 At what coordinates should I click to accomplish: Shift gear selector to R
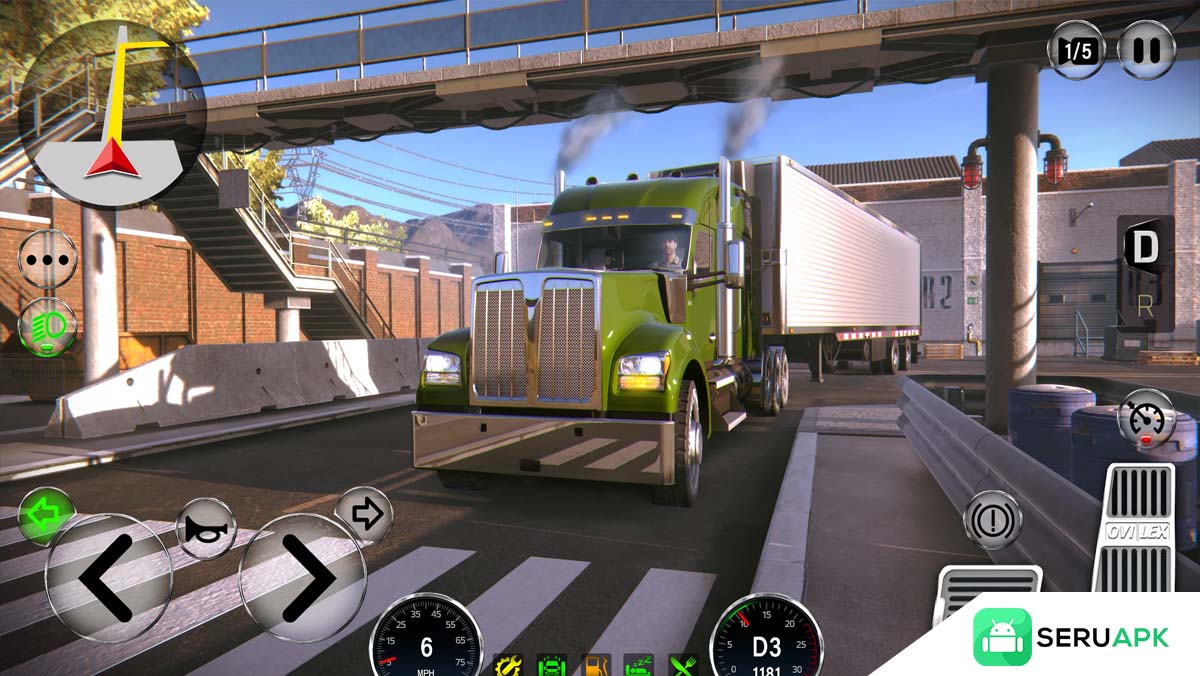click(x=1145, y=309)
